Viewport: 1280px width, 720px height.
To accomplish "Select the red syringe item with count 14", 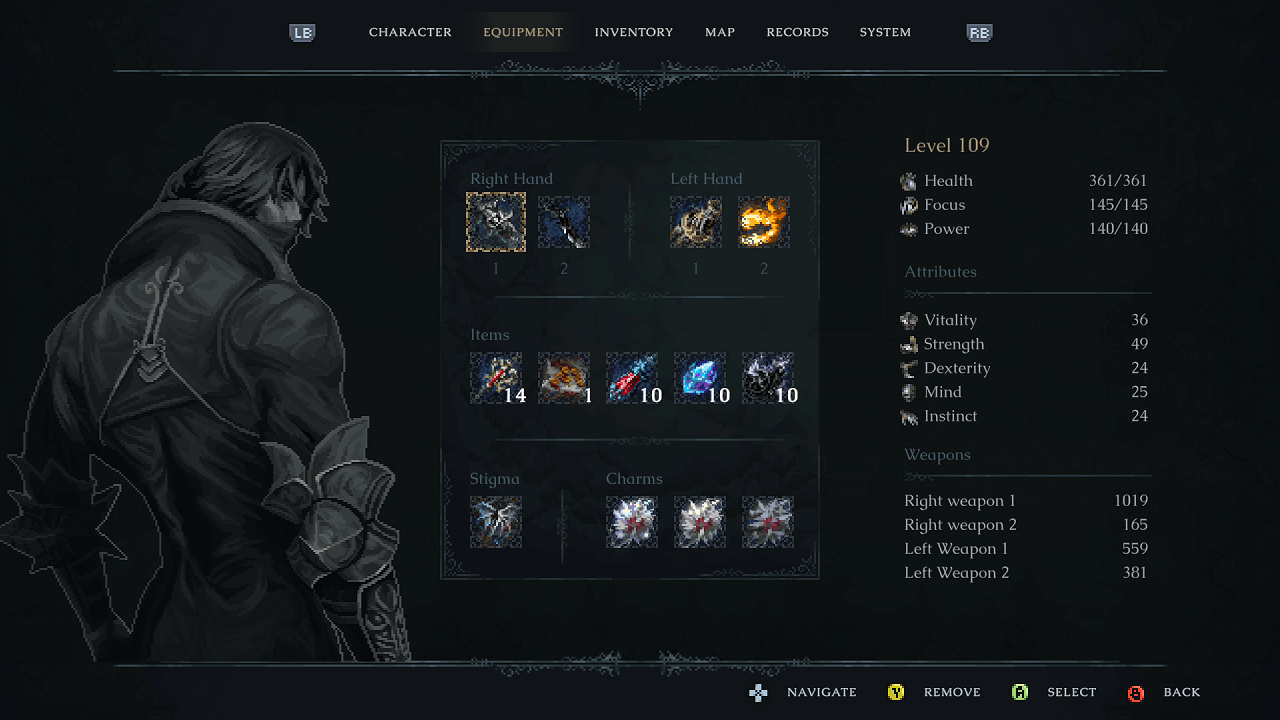I will (x=496, y=378).
